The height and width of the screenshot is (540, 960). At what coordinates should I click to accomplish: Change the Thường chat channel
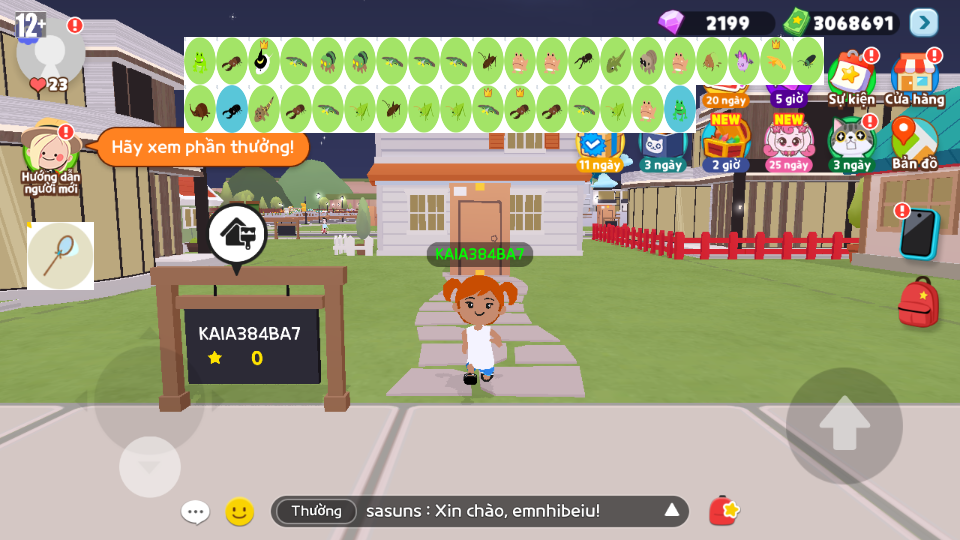[x=316, y=511]
